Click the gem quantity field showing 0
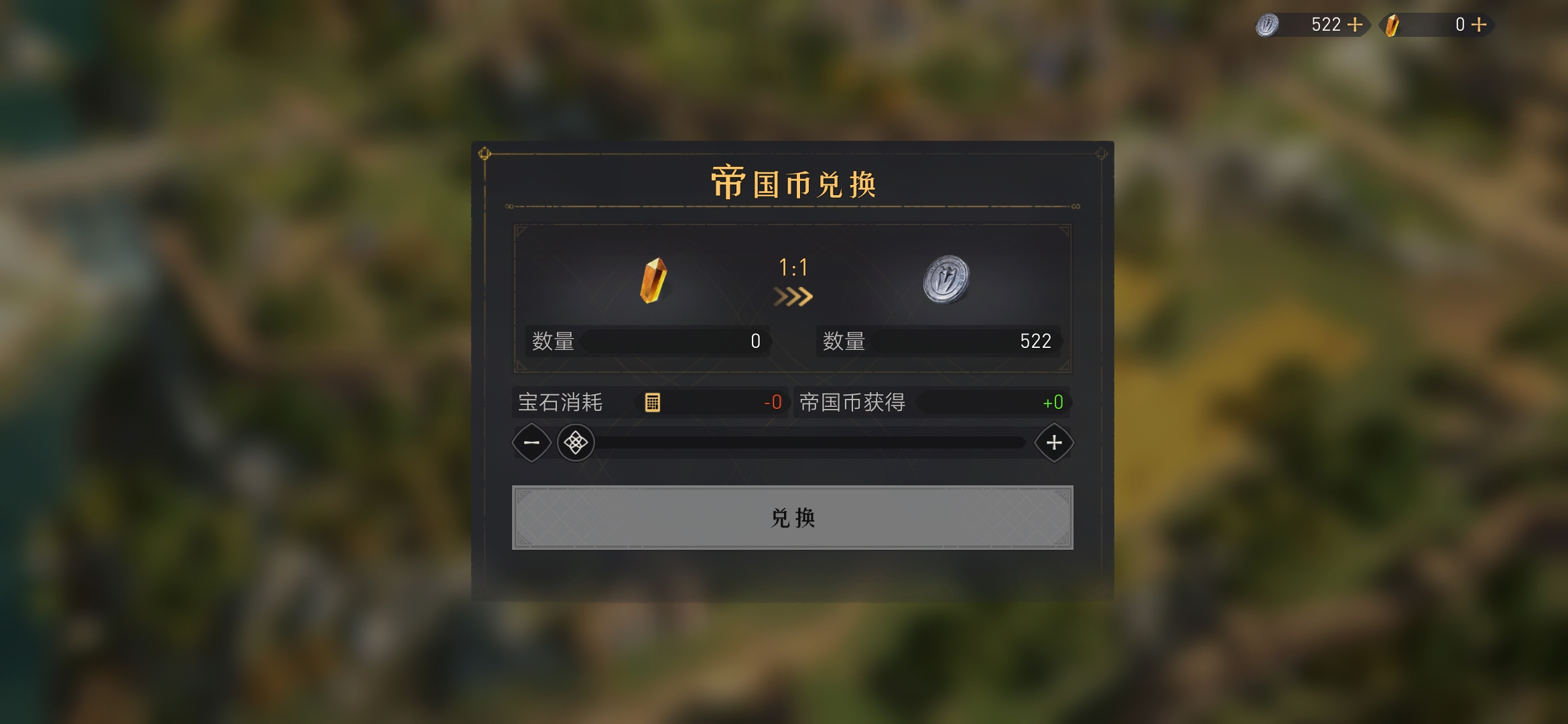The image size is (1568, 724). [x=673, y=341]
